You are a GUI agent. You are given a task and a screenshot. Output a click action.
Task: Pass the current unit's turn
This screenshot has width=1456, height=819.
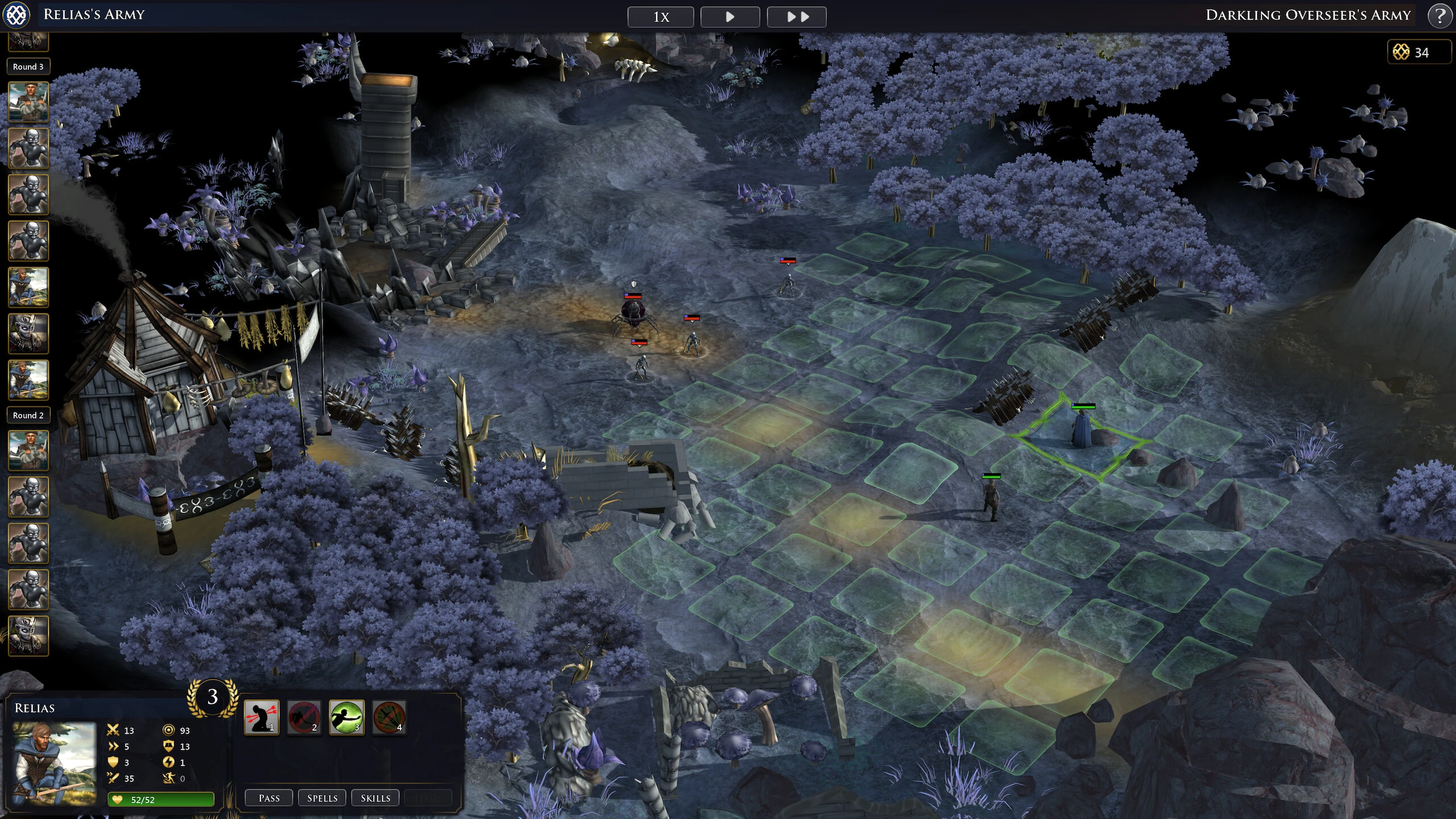click(x=269, y=798)
